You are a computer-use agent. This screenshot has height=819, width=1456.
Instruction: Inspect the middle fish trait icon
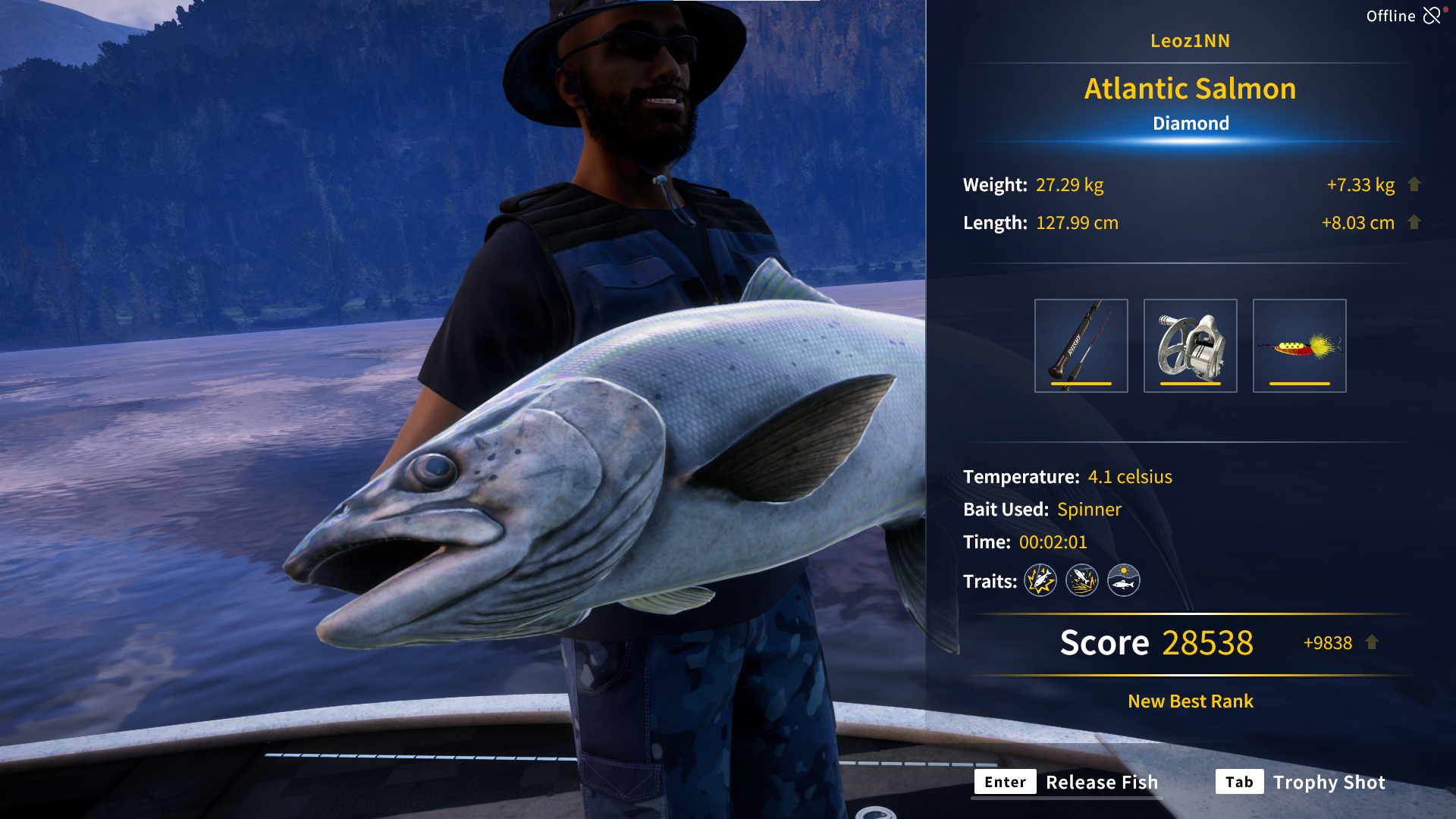(1082, 581)
